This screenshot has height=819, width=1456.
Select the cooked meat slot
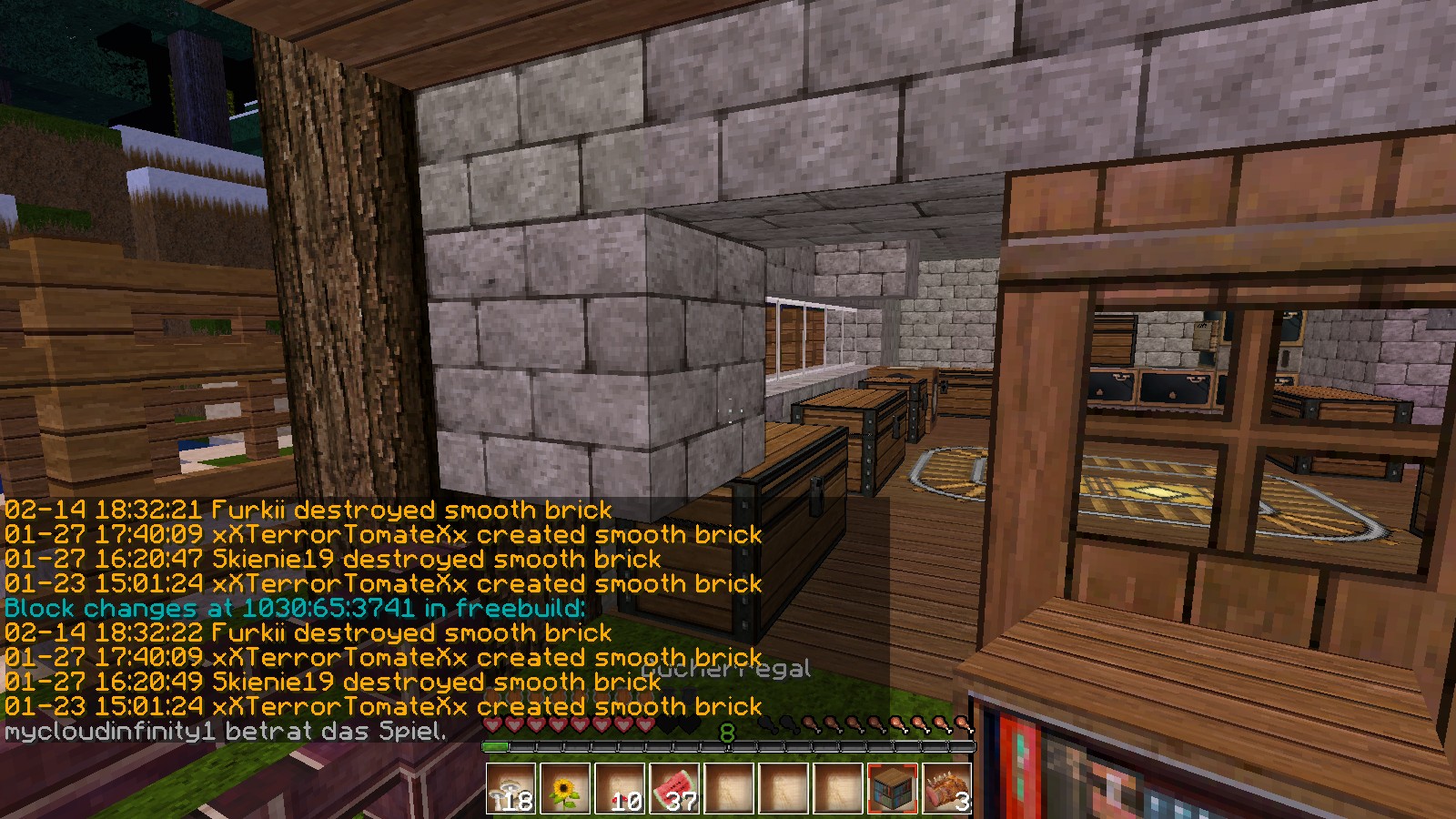(x=946, y=788)
